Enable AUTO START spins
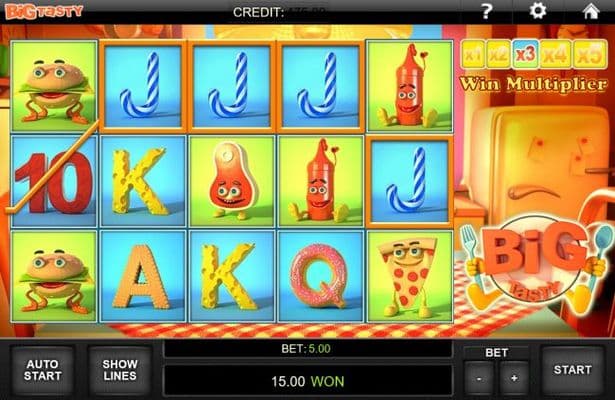The image size is (615, 400). (x=42, y=370)
